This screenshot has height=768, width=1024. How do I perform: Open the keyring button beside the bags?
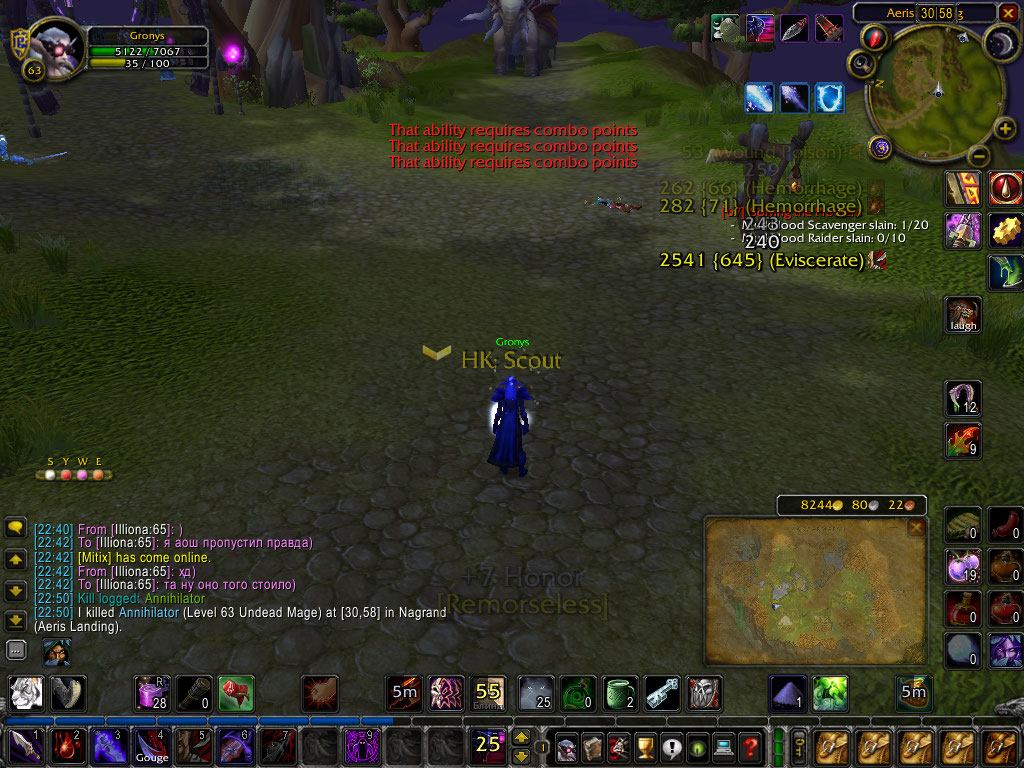pos(800,746)
